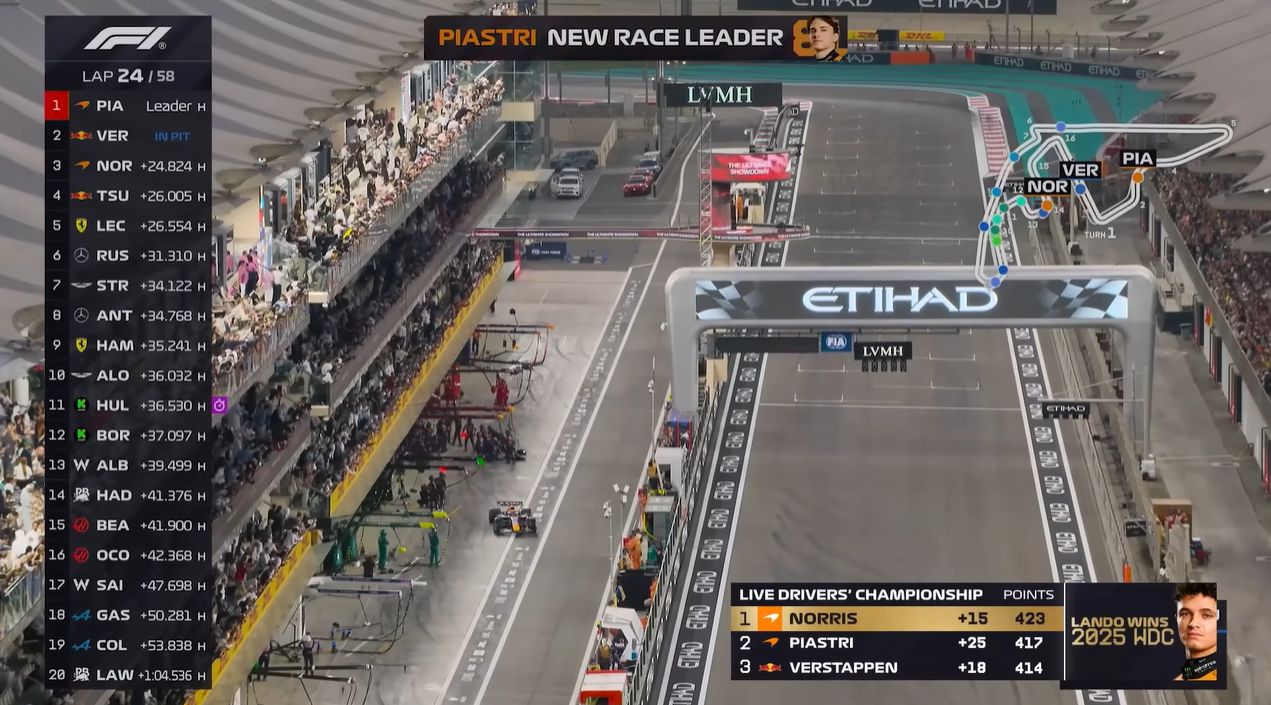Click the PIA marker on track map
Screen dimensions: 1271x705
(1137, 158)
